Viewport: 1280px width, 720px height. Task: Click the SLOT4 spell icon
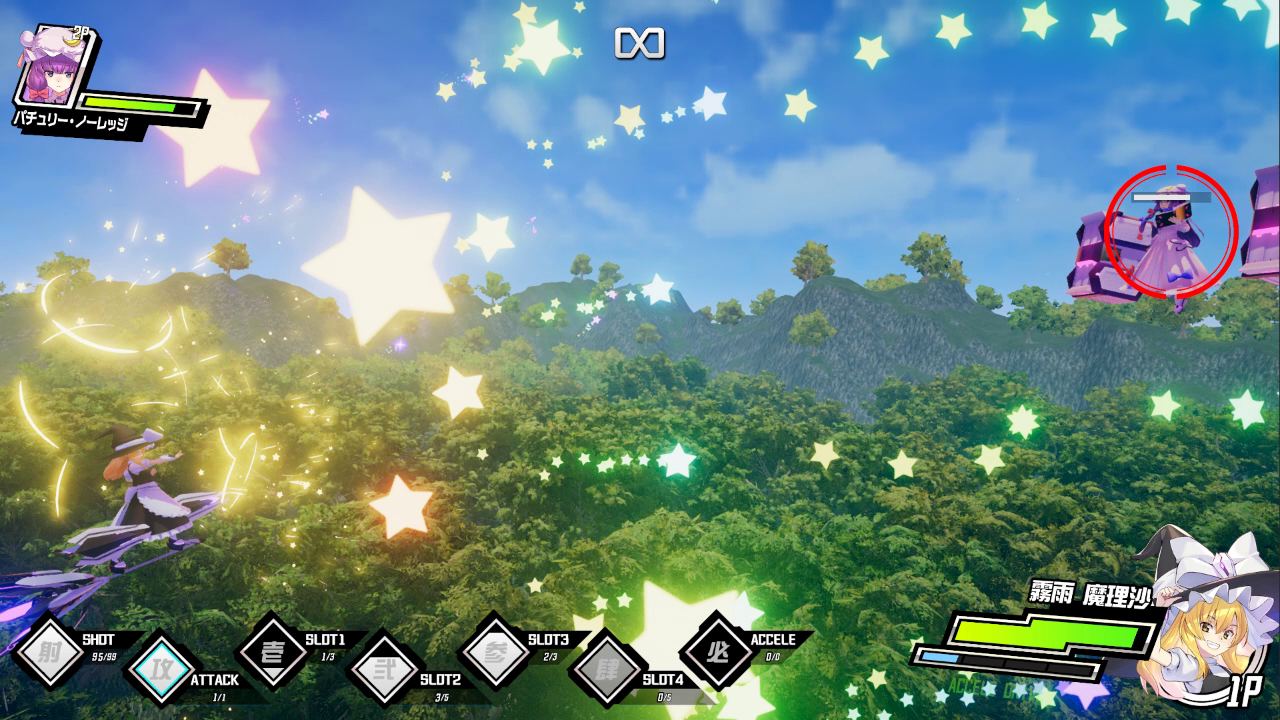tap(606, 667)
